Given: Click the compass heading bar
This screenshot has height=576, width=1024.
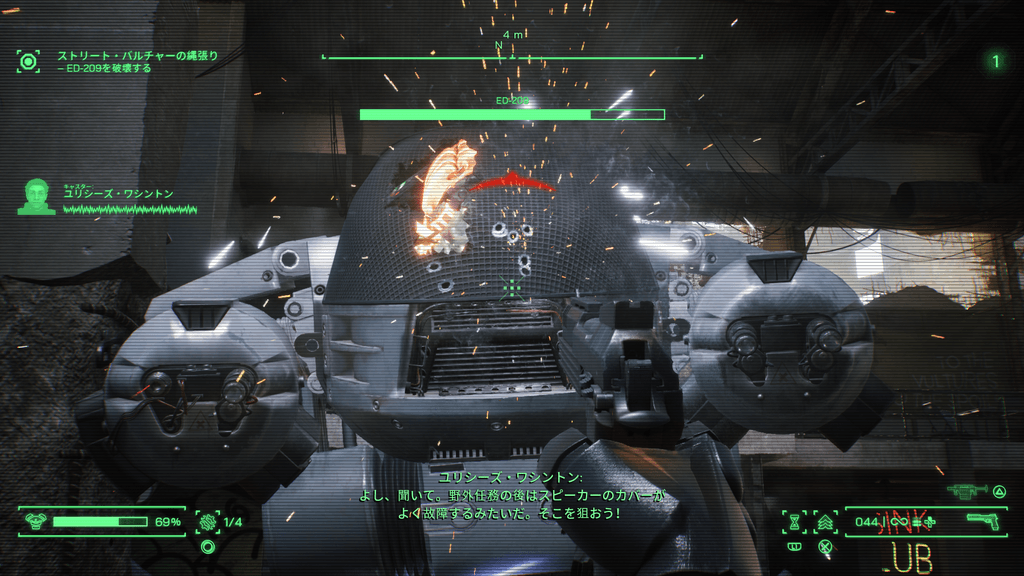Looking at the screenshot, I should pos(512,57).
